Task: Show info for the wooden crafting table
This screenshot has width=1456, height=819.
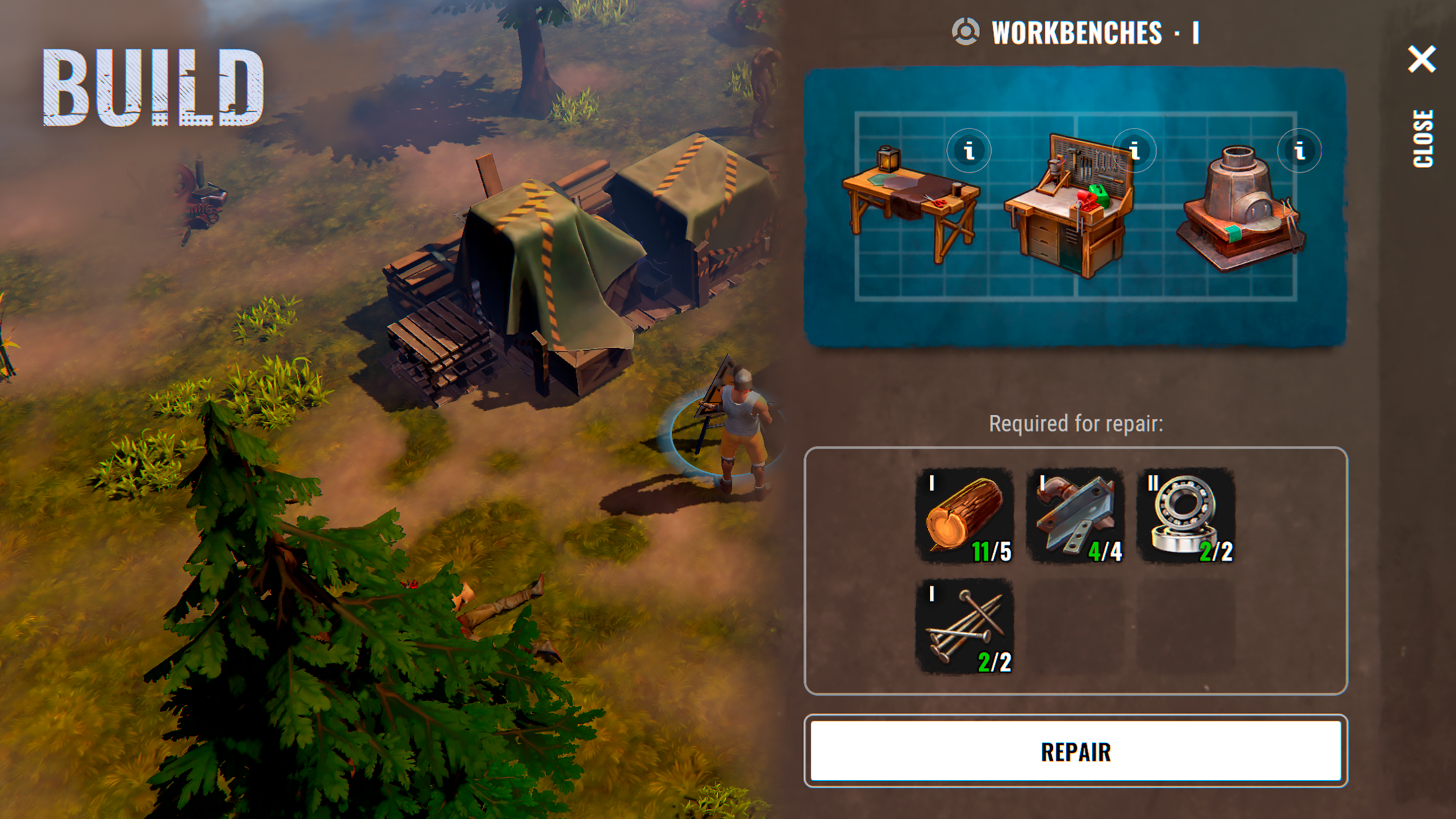Action: (969, 152)
